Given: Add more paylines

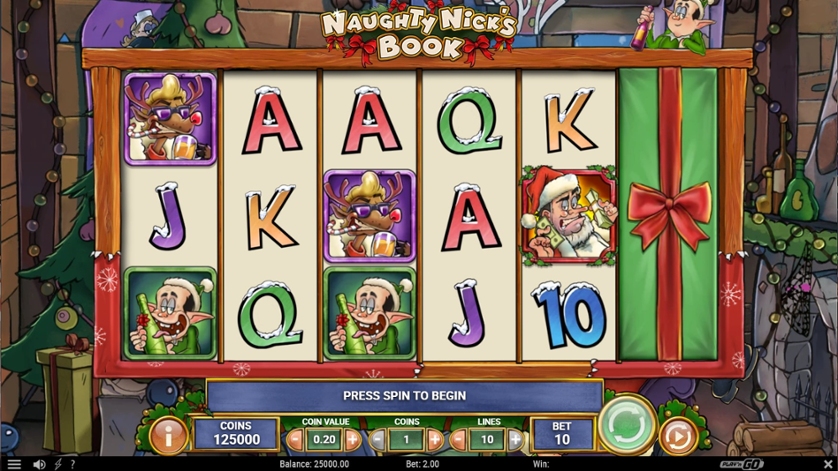Looking at the screenshot, I should tap(515, 439).
